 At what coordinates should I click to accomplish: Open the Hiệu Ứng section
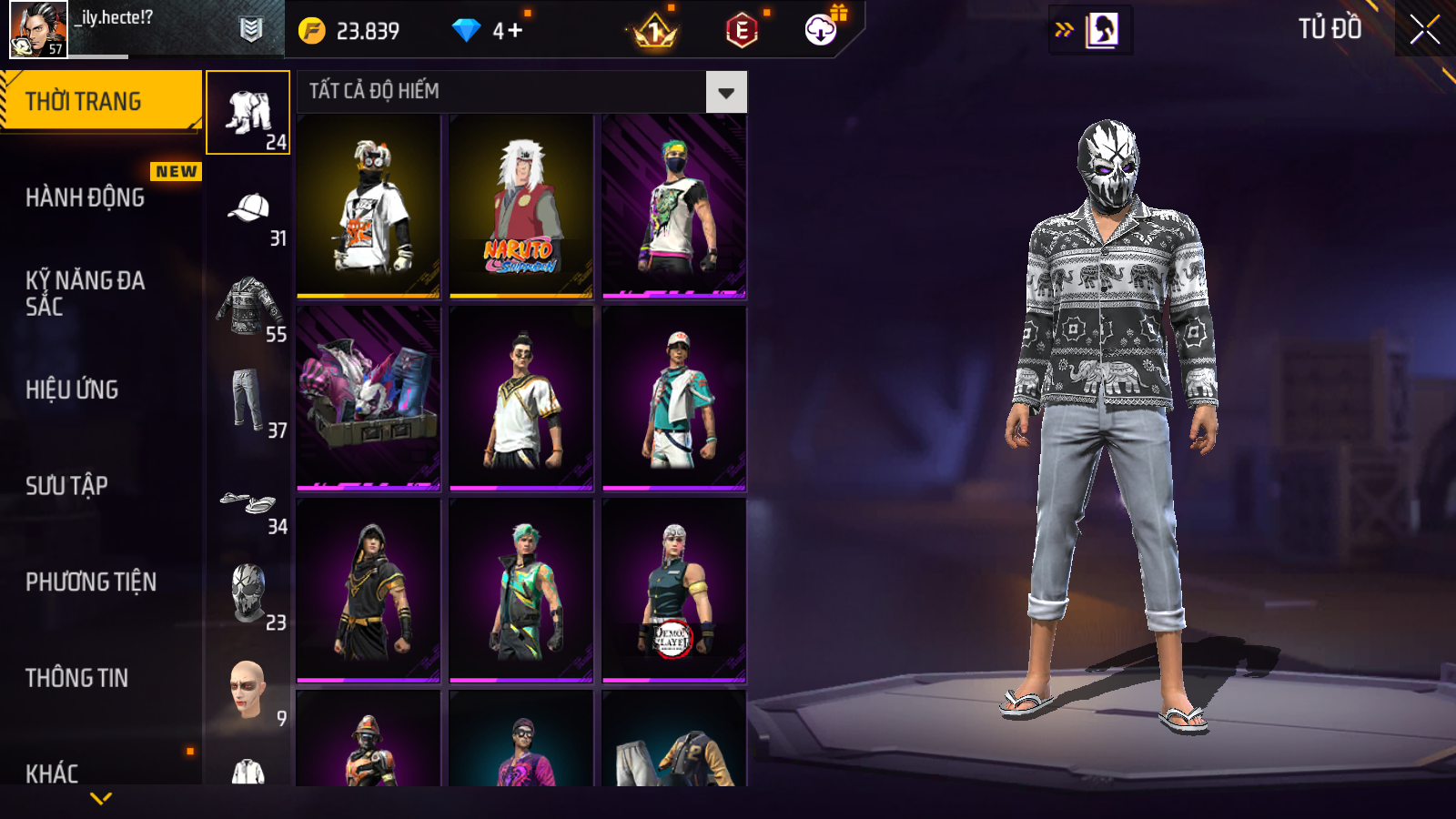coord(73,389)
